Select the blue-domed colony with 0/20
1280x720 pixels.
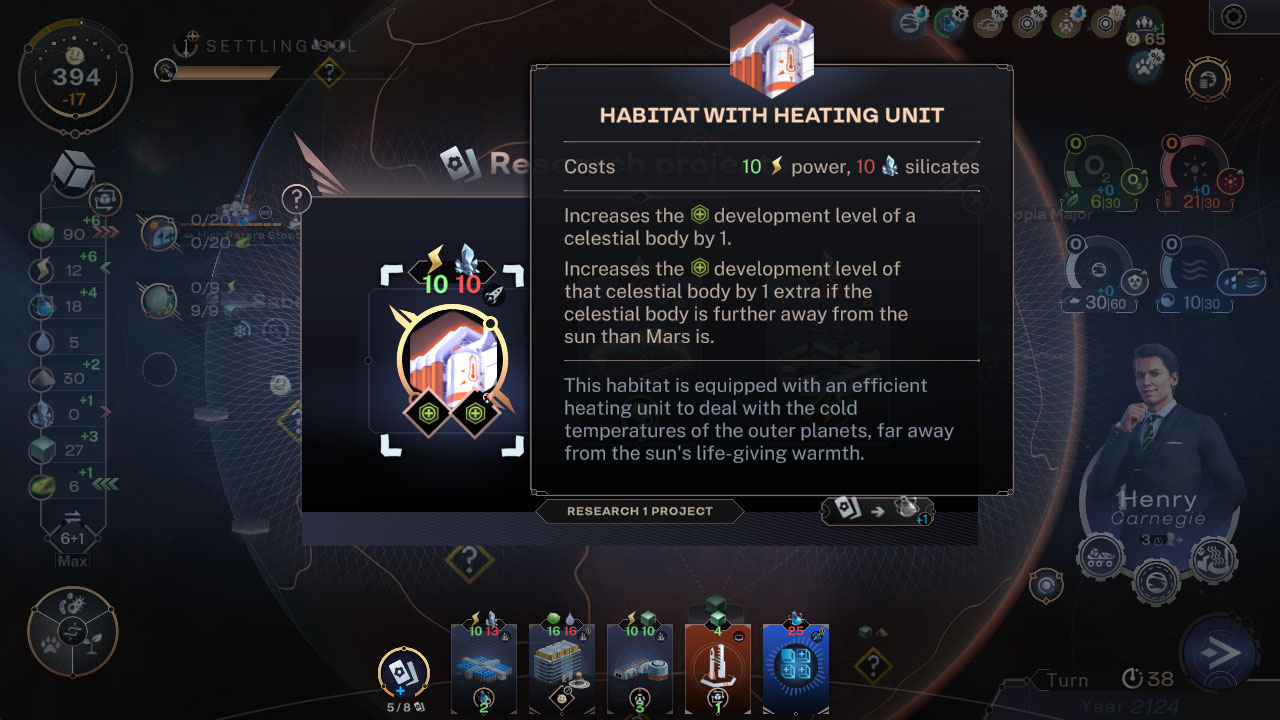160,232
